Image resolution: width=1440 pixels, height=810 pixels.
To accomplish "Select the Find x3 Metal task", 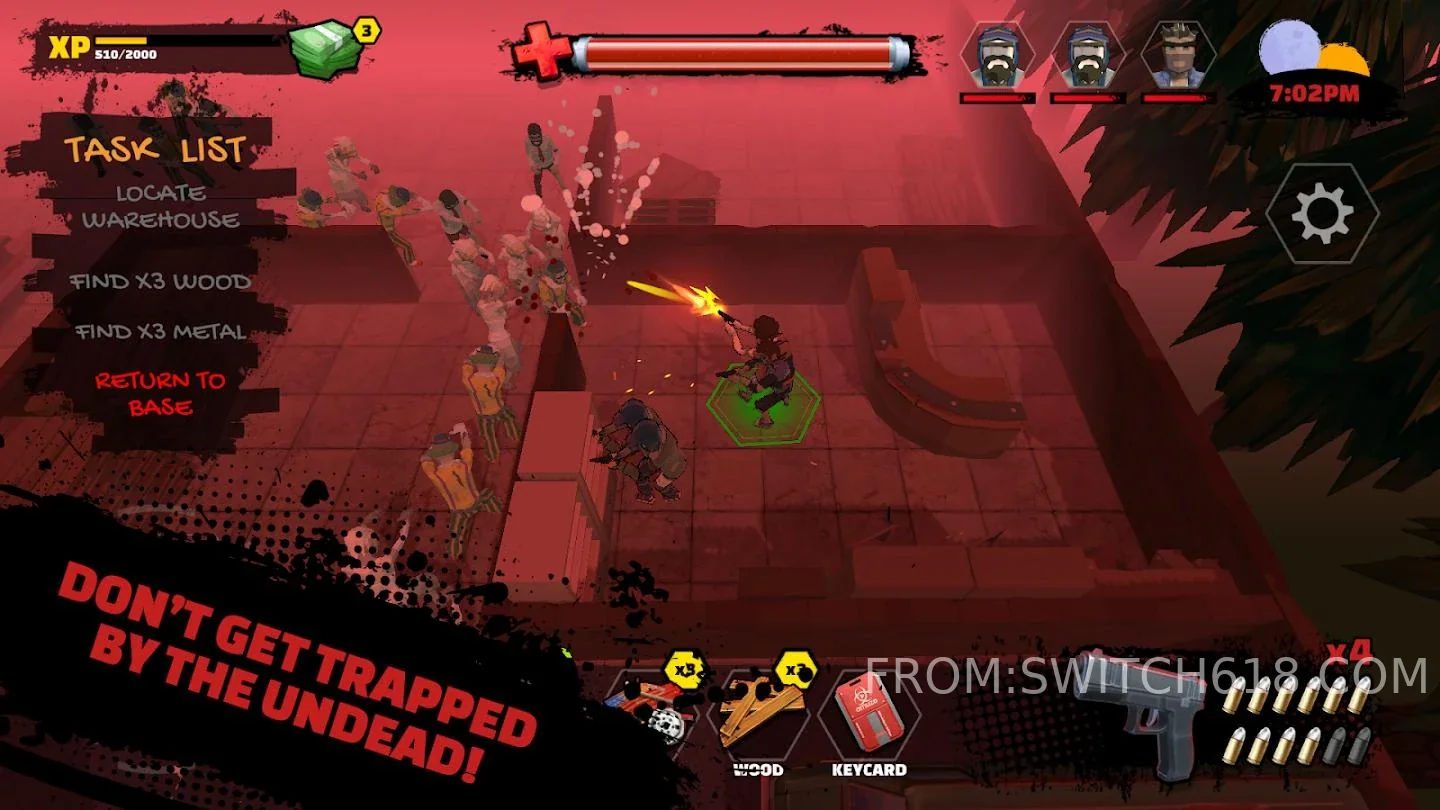I will [160, 332].
